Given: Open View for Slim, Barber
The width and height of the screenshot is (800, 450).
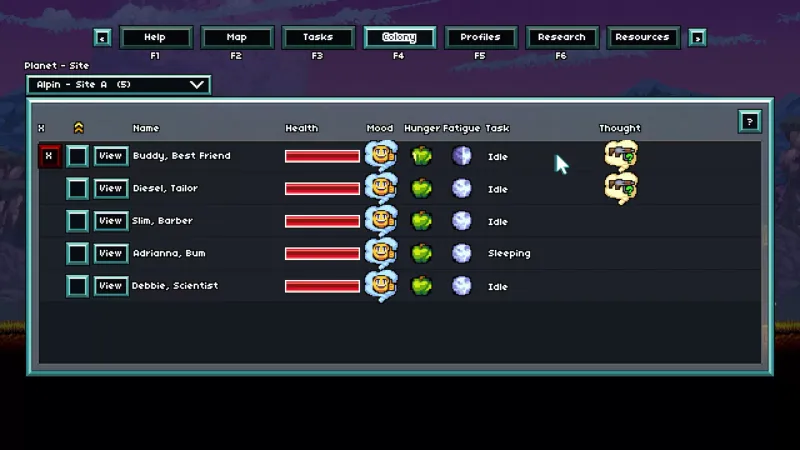Looking at the screenshot, I should pos(110,221).
